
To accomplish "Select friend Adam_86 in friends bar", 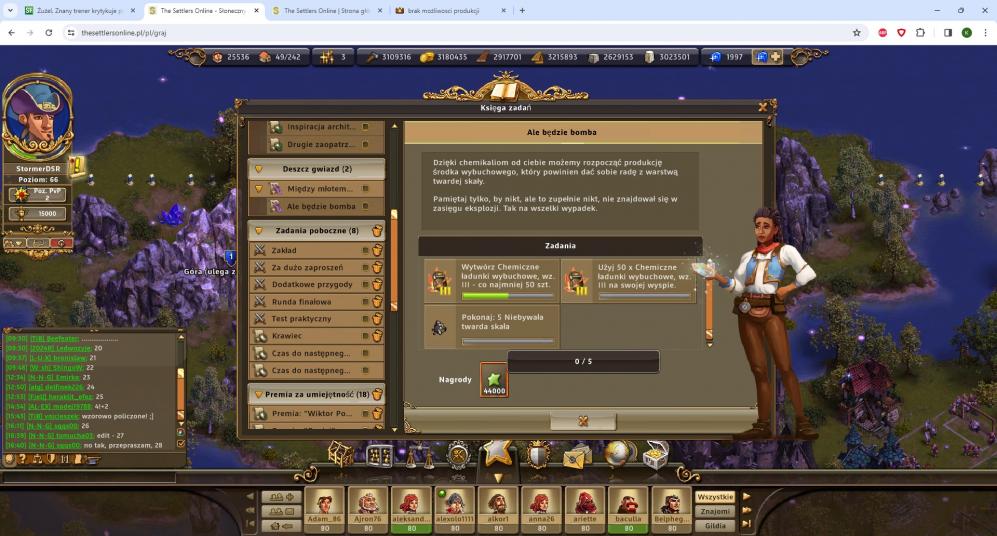I will (324, 506).
